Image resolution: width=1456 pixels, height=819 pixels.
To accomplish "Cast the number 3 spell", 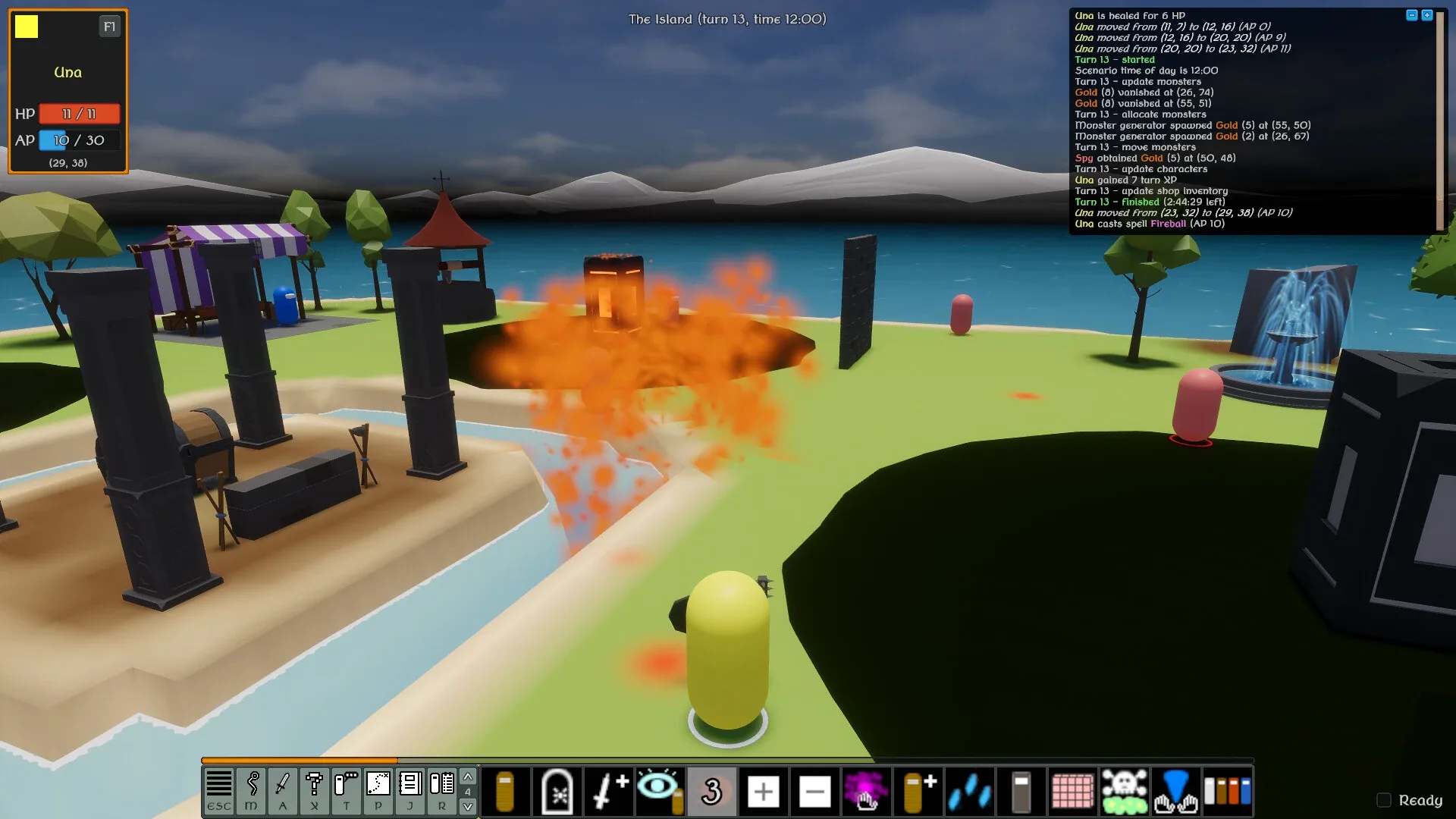I will coord(711,791).
